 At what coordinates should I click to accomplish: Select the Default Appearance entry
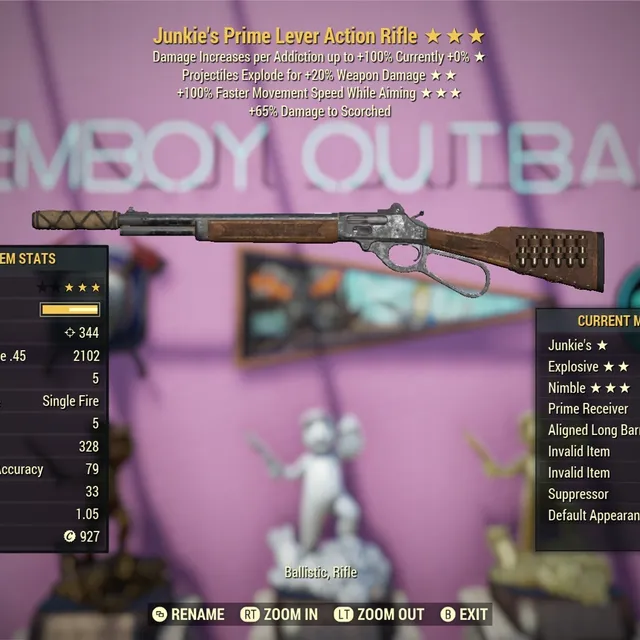coord(593,515)
